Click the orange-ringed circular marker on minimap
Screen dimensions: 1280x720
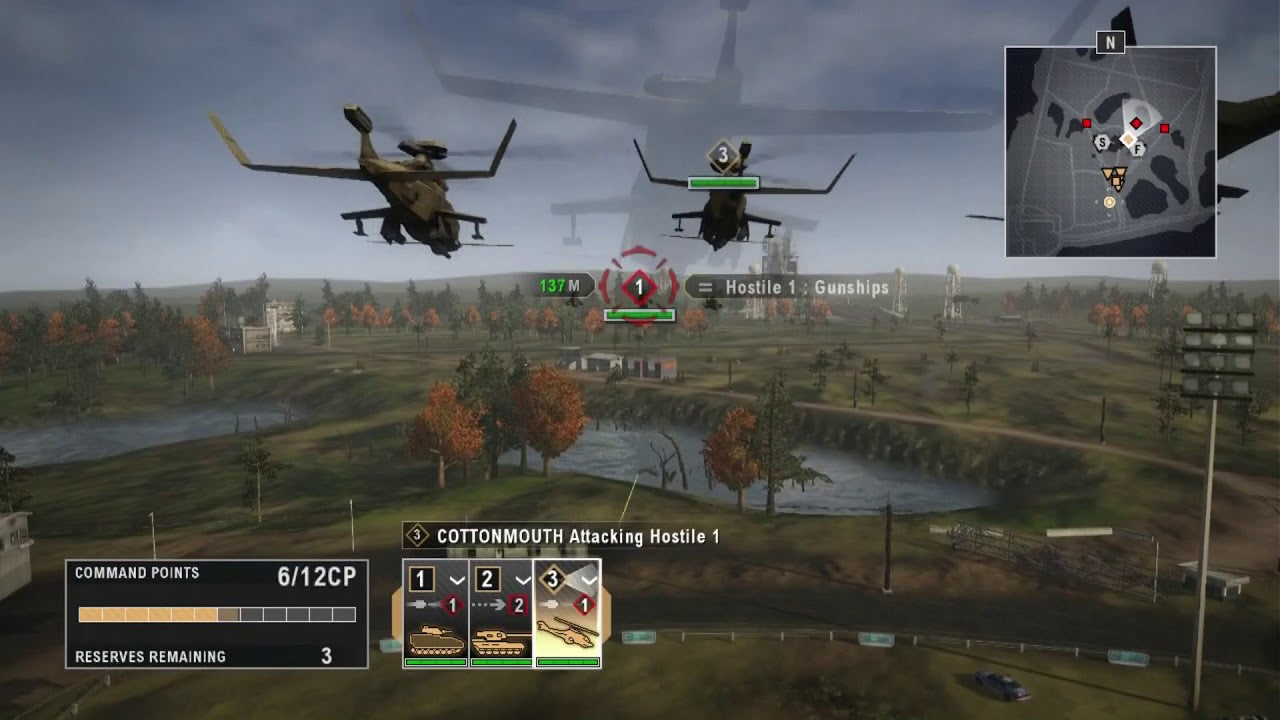coord(1109,202)
